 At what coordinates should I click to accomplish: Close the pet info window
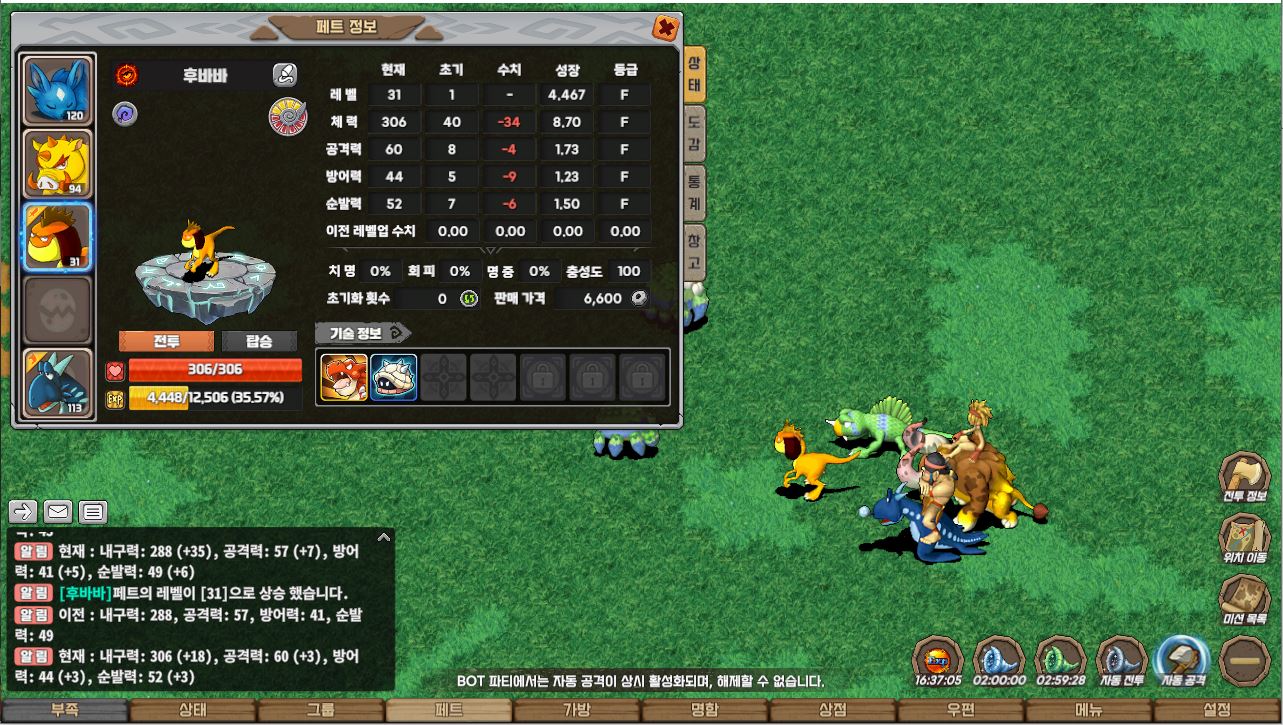[x=663, y=28]
